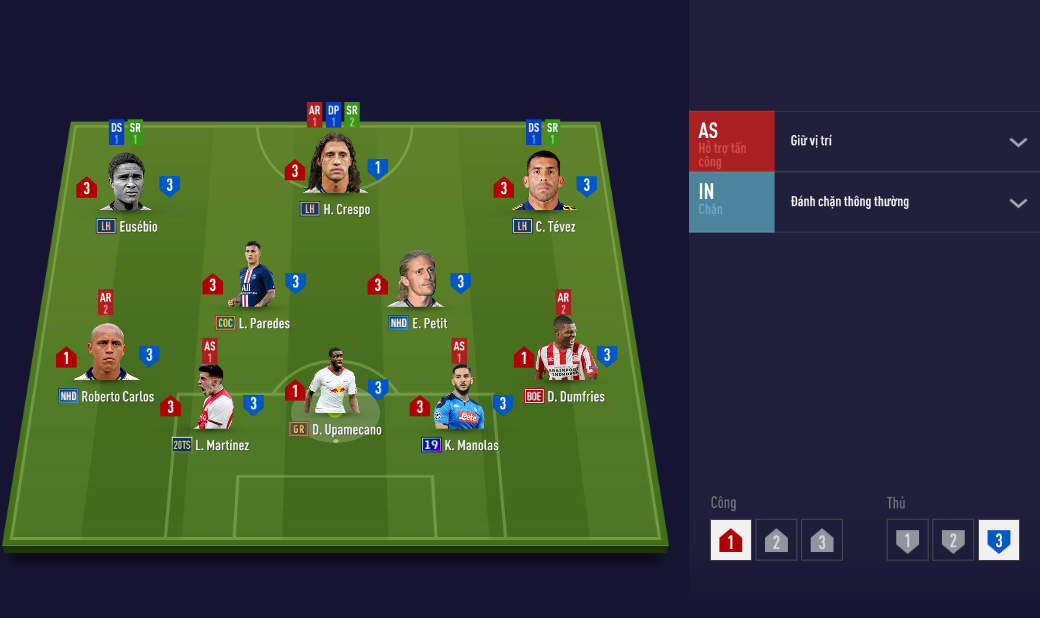Choose midfielder L. Paredes
Screen dimensions: 1040x618
tap(255, 281)
